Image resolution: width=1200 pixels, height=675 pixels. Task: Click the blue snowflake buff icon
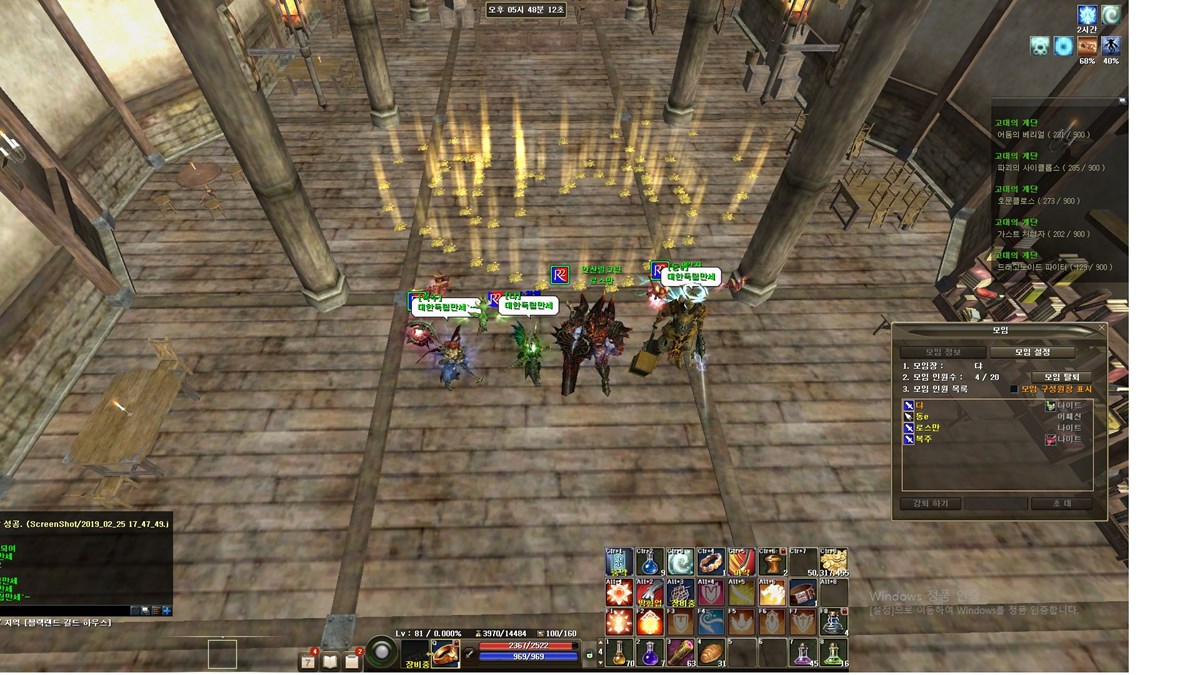point(1087,15)
